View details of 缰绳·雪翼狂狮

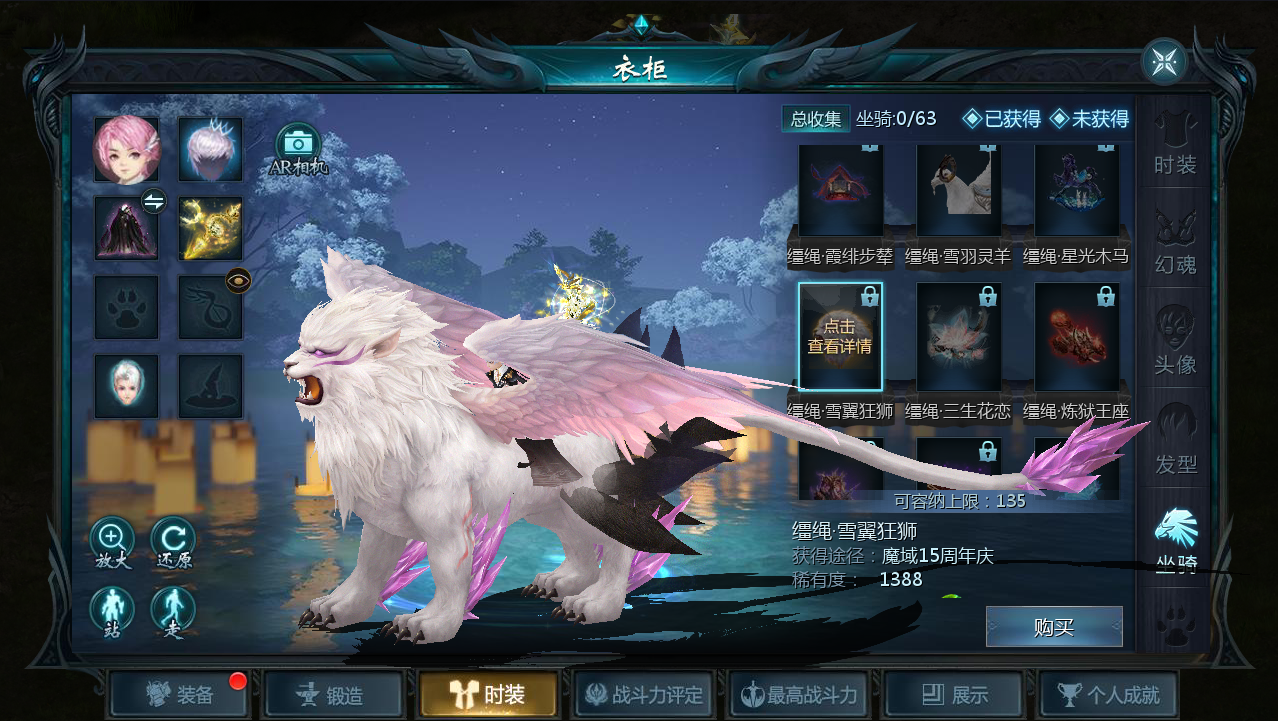[x=840, y=337]
